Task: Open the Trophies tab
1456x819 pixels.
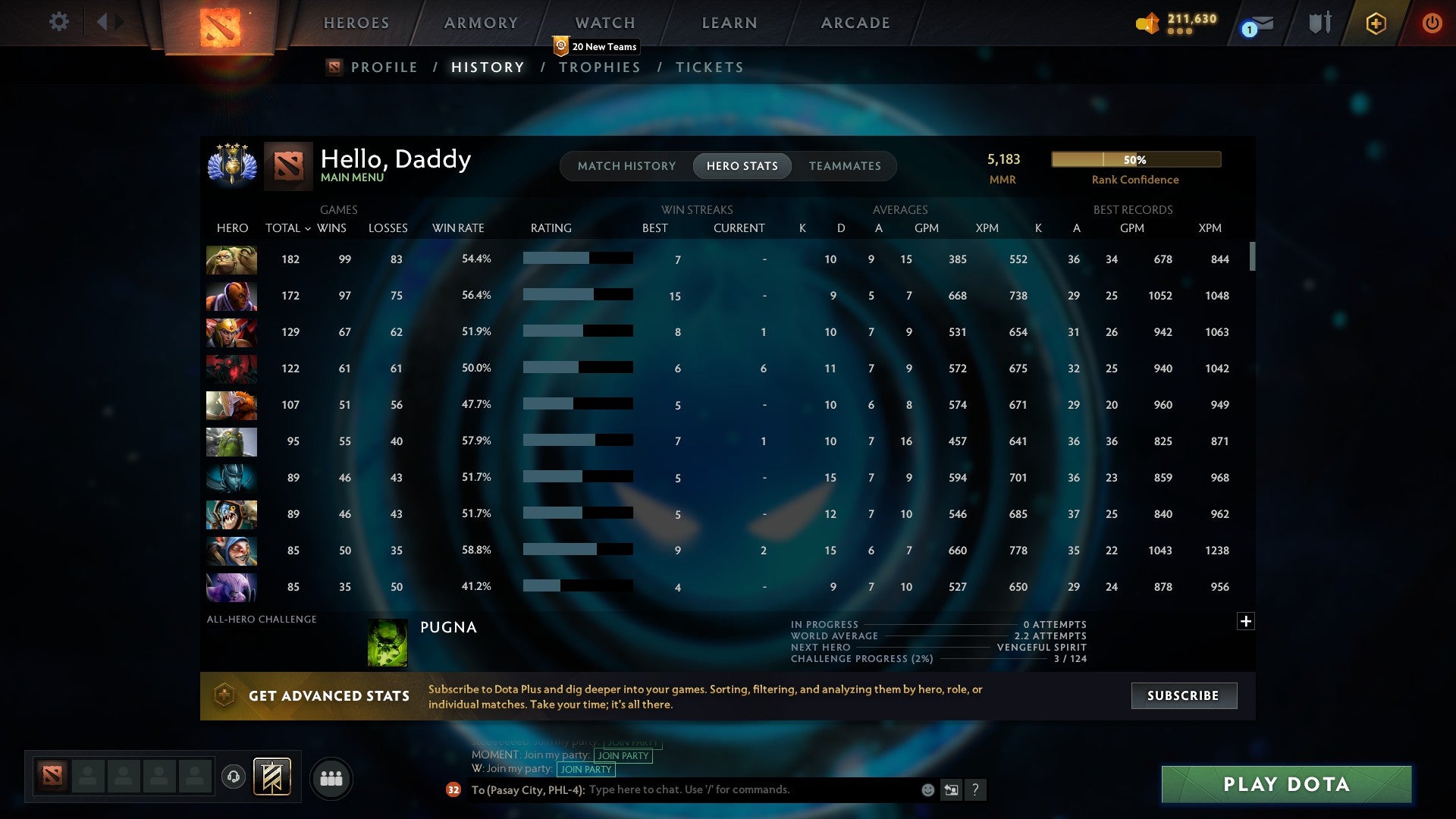Action: point(599,67)
